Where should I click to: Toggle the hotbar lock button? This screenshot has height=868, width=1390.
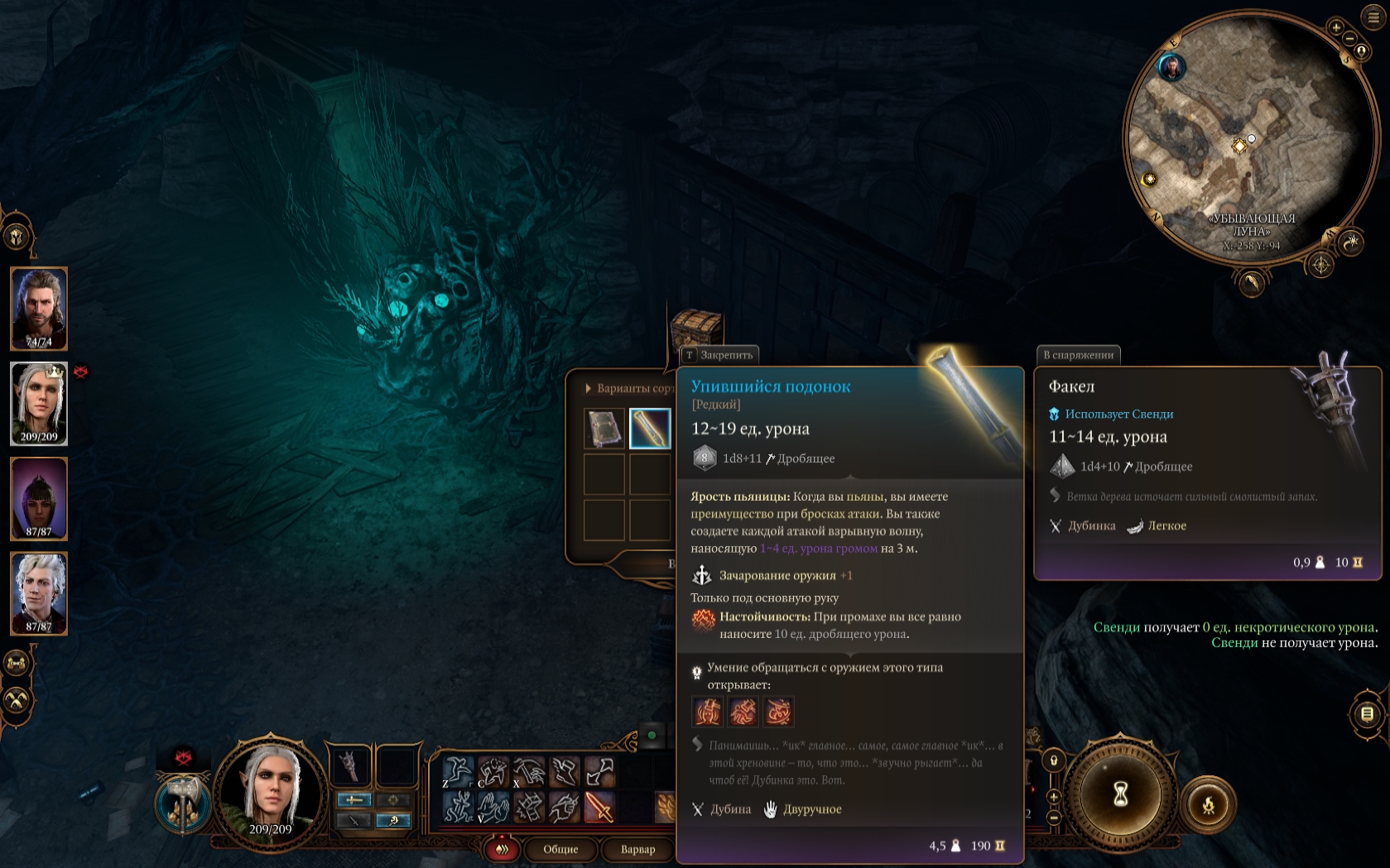1053,760
